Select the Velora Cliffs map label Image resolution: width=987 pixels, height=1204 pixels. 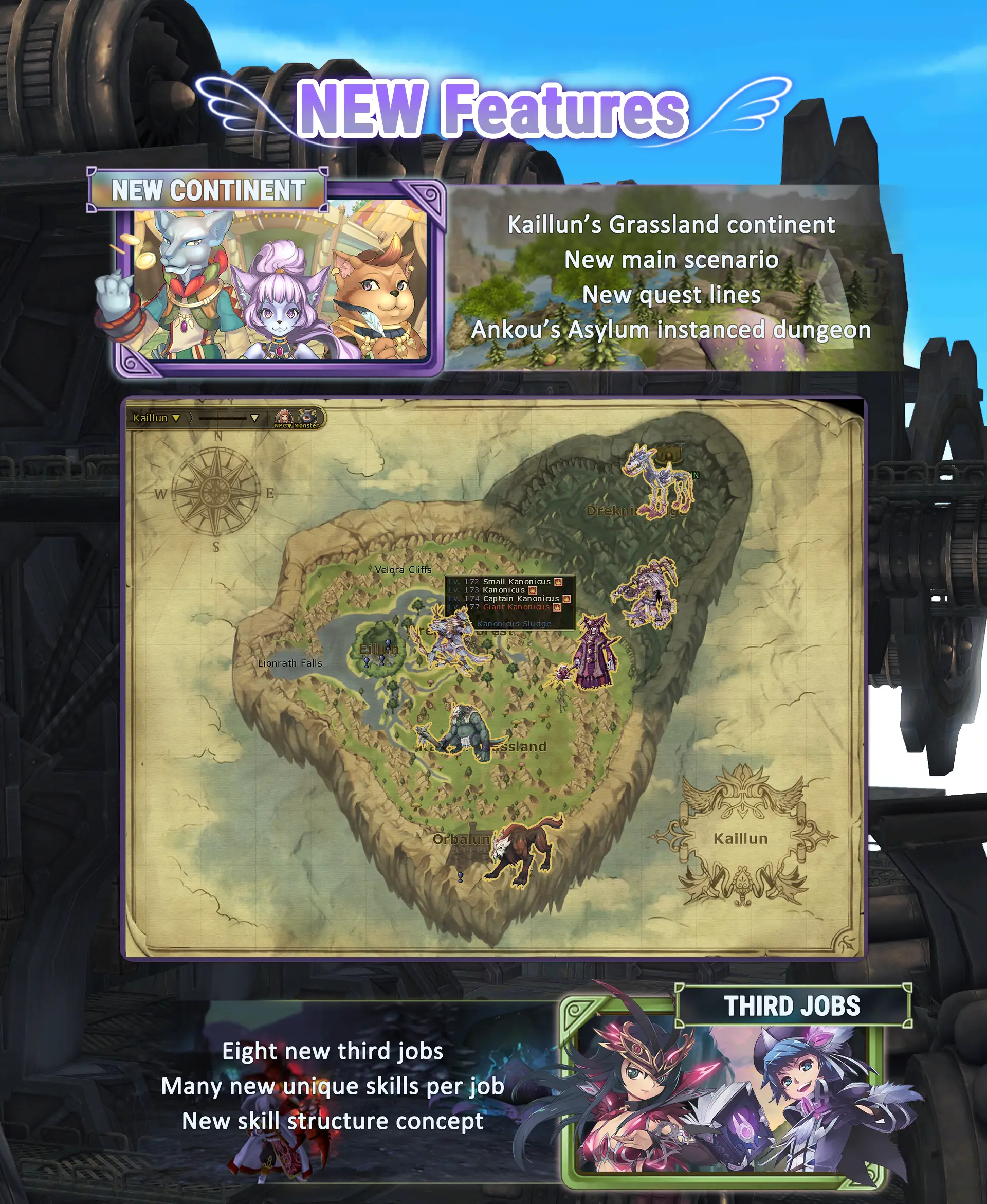click(403, 569)
